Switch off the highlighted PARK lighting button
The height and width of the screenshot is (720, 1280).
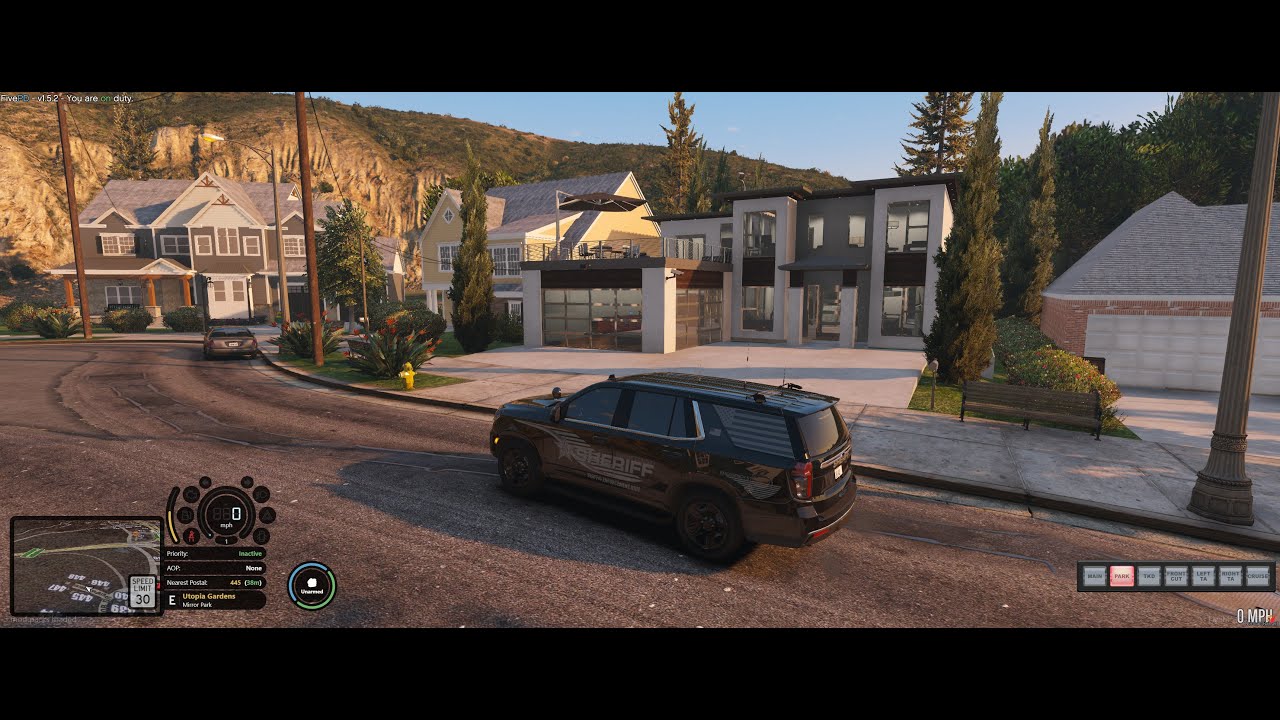tap(1122, 576)
